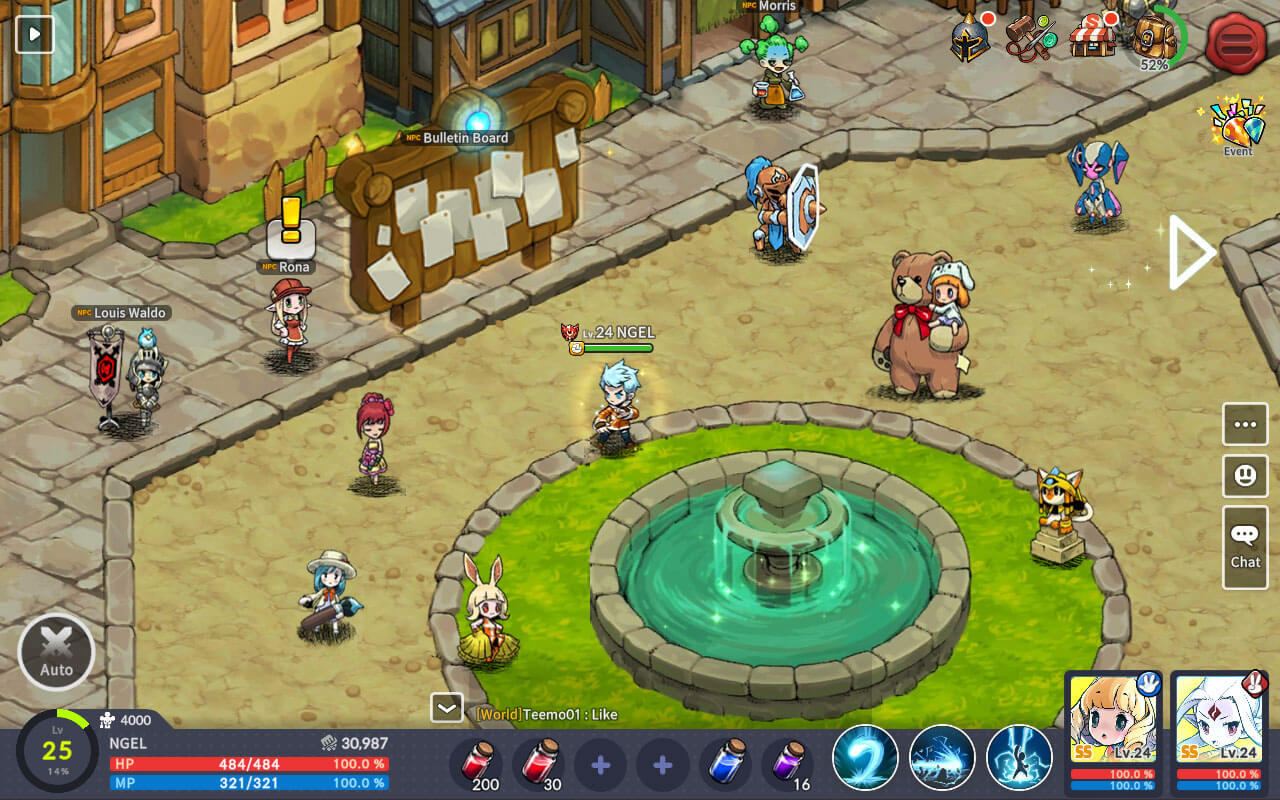Open the knight helmet equipment icon
Viewport: 1280px width, 800px height.
tap(969, 38)
